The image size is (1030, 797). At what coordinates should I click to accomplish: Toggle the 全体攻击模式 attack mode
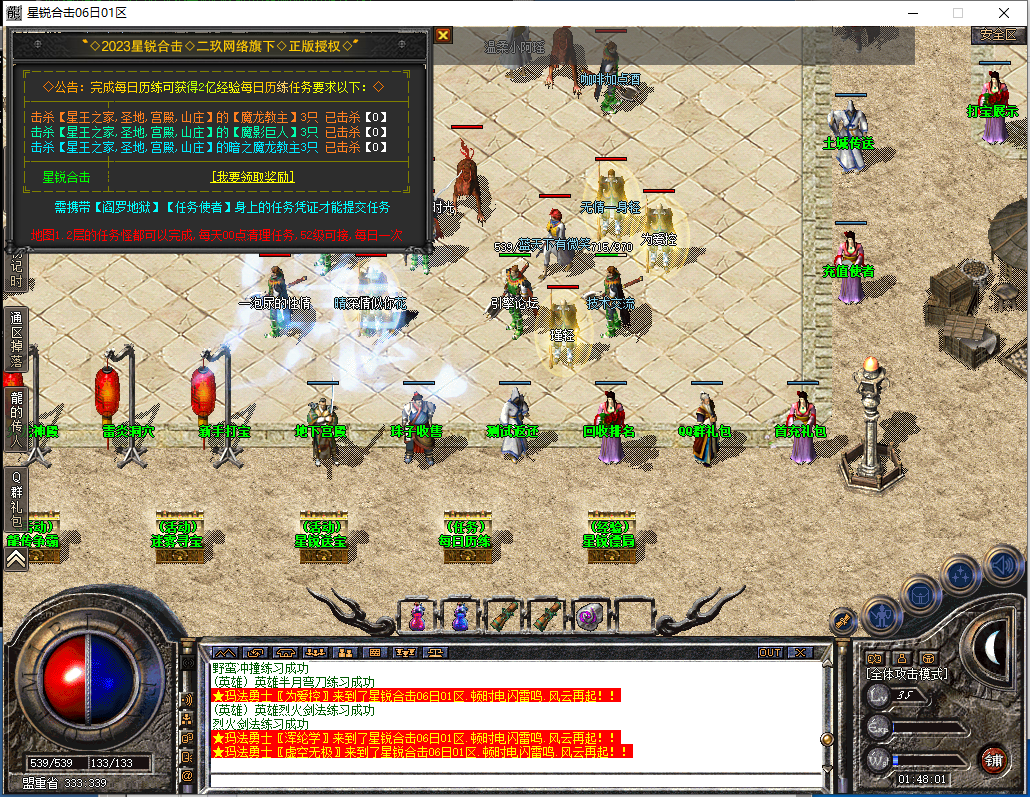coord(908,675)
